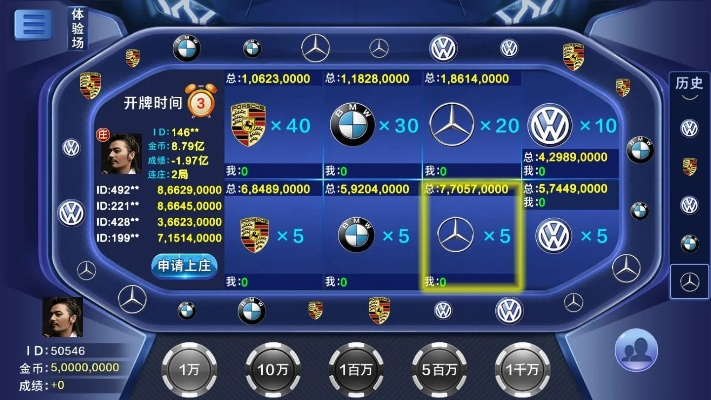Bet on the Porsche ×5 tile
The height and width of the screenshot is (400, 711).
click(x=270, y=236)
